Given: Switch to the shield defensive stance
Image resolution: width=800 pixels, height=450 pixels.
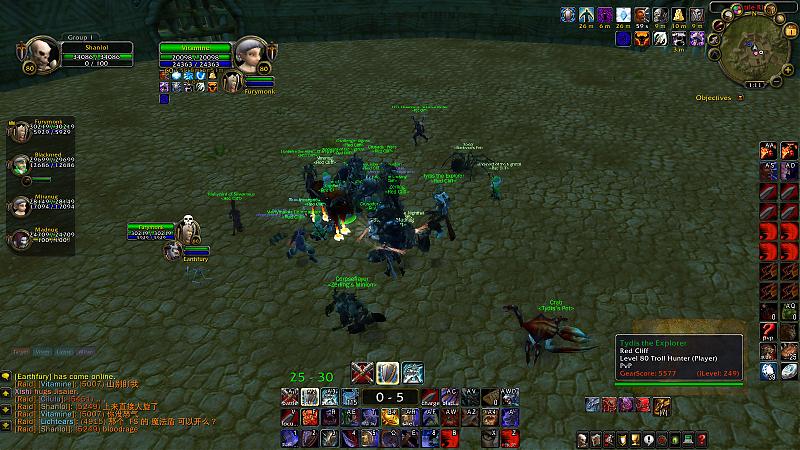Looking at the screenshot, I should pyautogui.click(x=387, y=373).
